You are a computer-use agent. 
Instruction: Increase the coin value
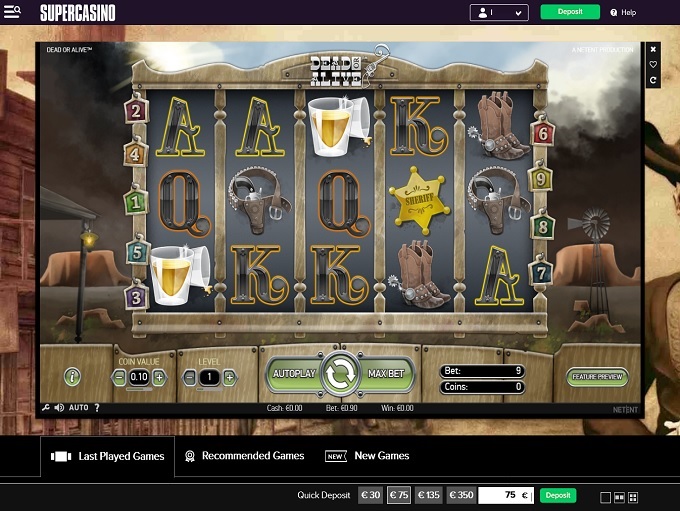[x=159, y=377]
